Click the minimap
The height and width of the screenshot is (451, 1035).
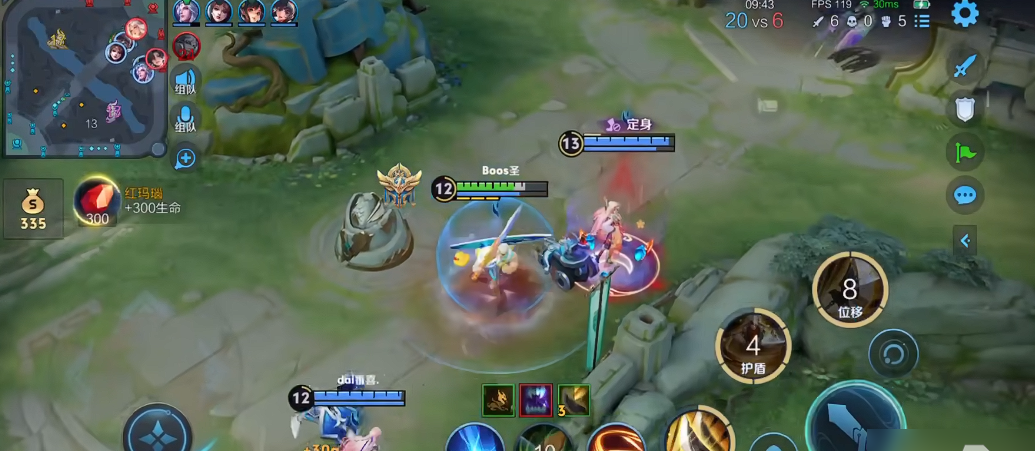click(84, 79)
